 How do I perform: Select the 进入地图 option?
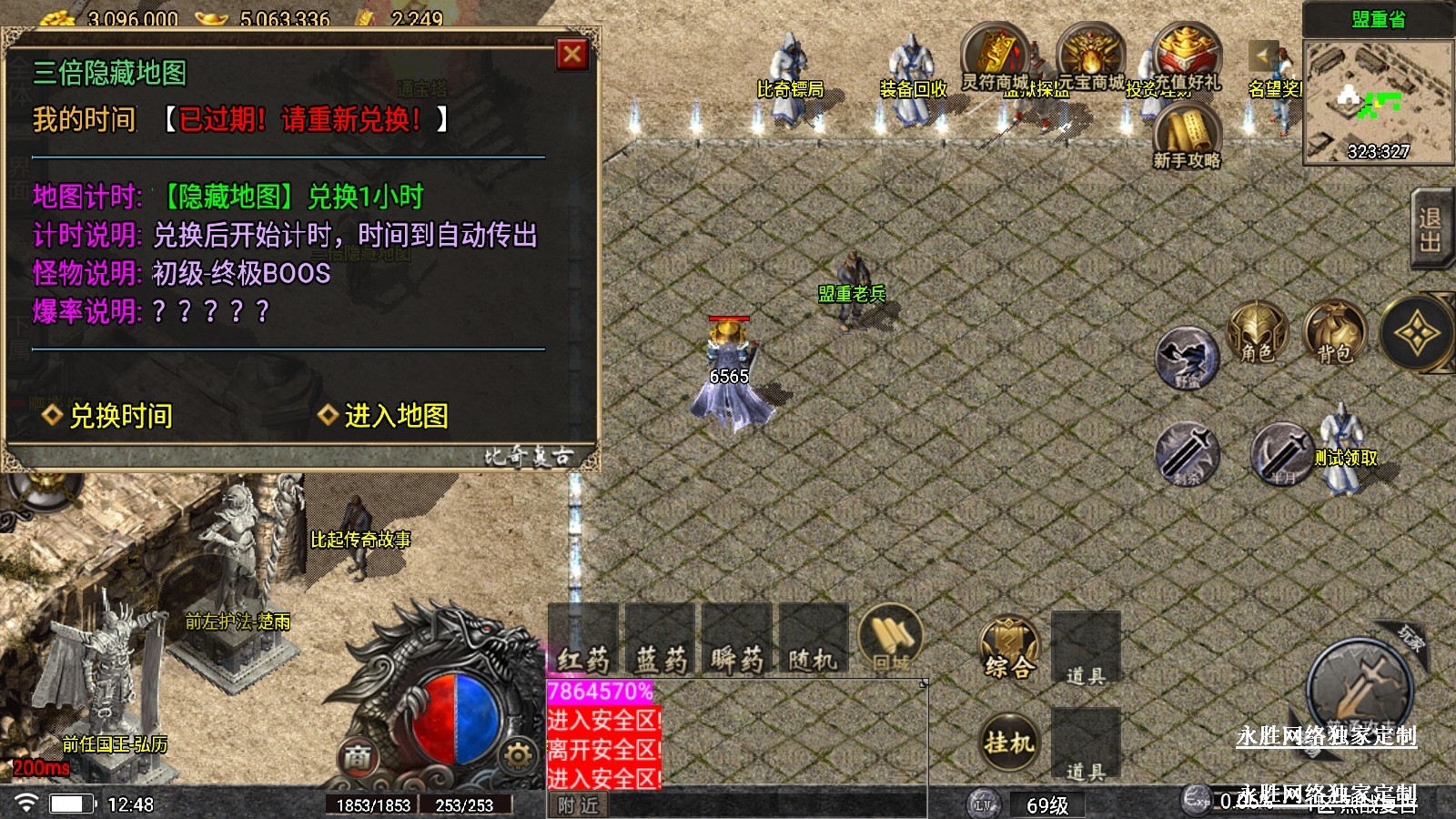384,416
